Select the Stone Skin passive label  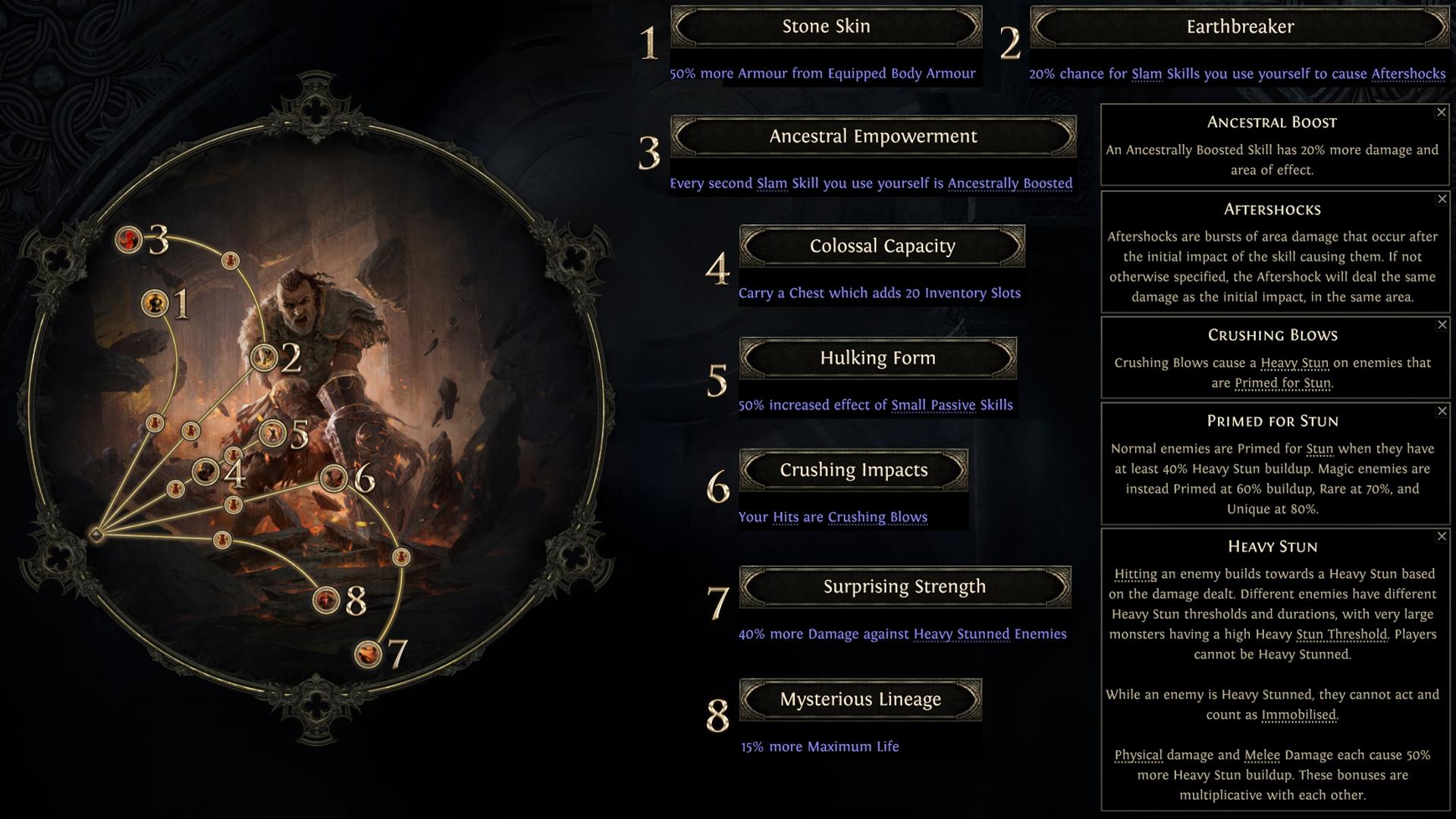click(x=826, y=27)
